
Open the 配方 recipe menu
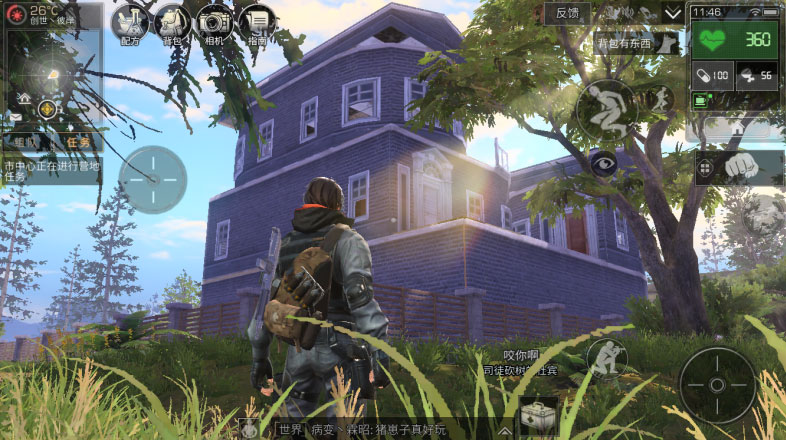[129, 24]
